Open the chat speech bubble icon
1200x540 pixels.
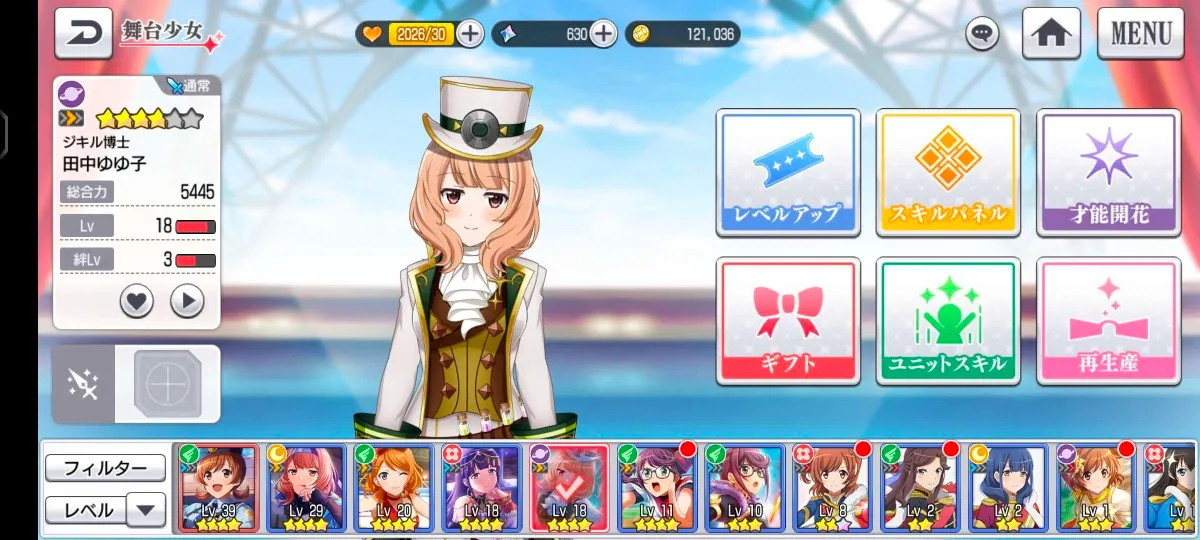pos(982,34)
